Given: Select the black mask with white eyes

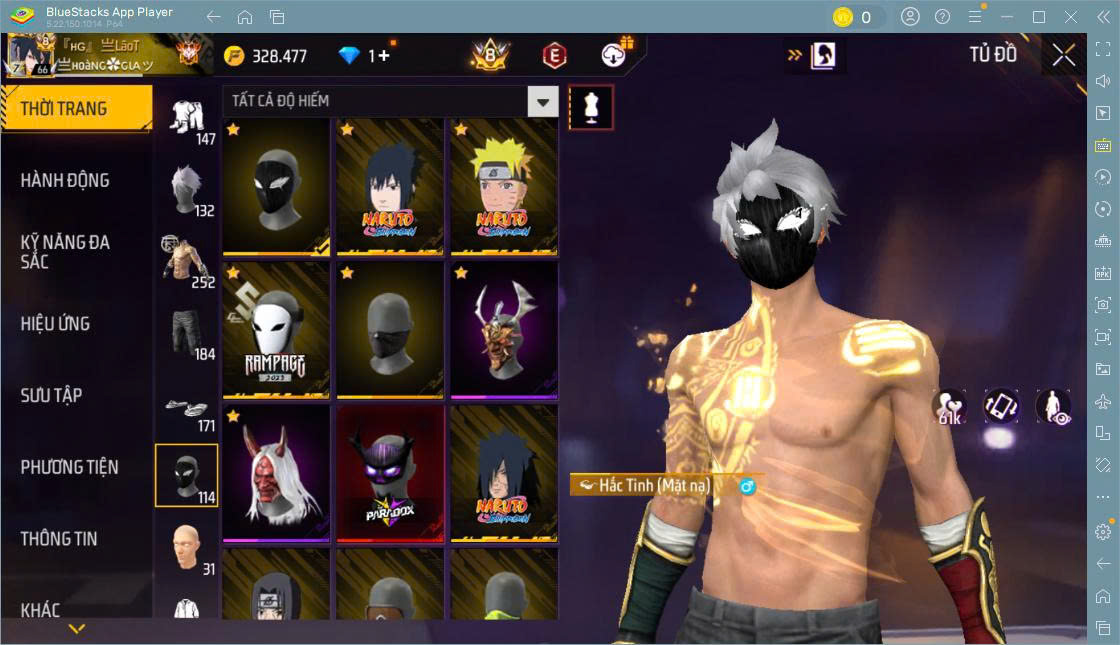Looking at the screenshot, I should tap(277, 186).
